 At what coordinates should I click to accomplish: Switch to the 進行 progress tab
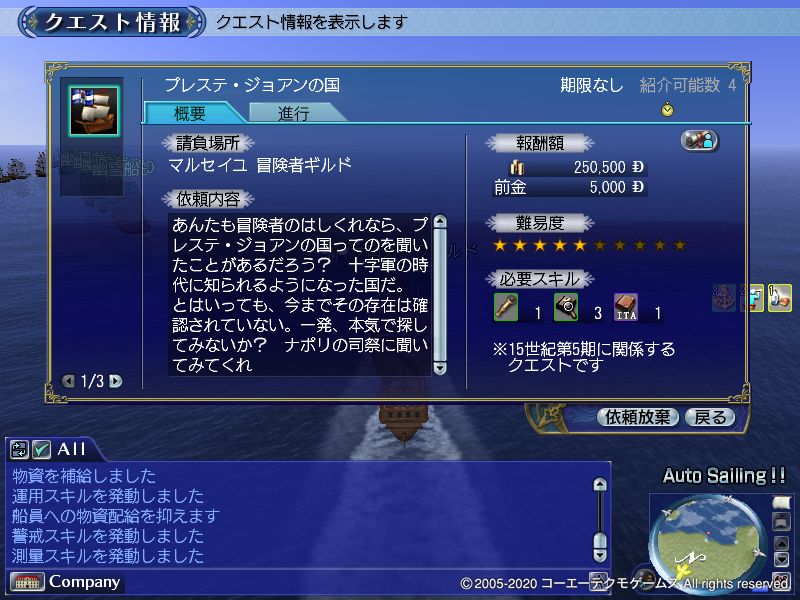coord(293,113)
